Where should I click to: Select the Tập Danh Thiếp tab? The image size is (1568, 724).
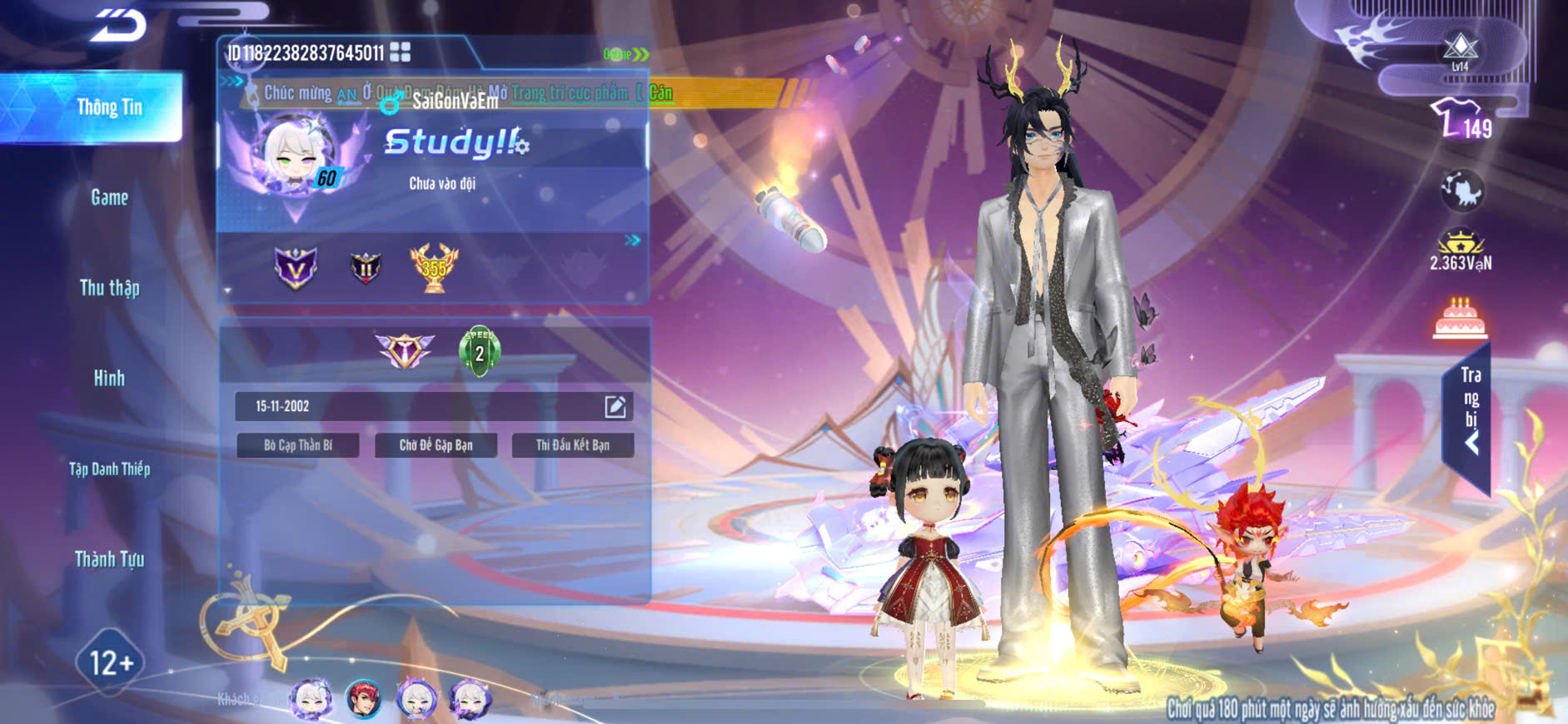[109, 469]
